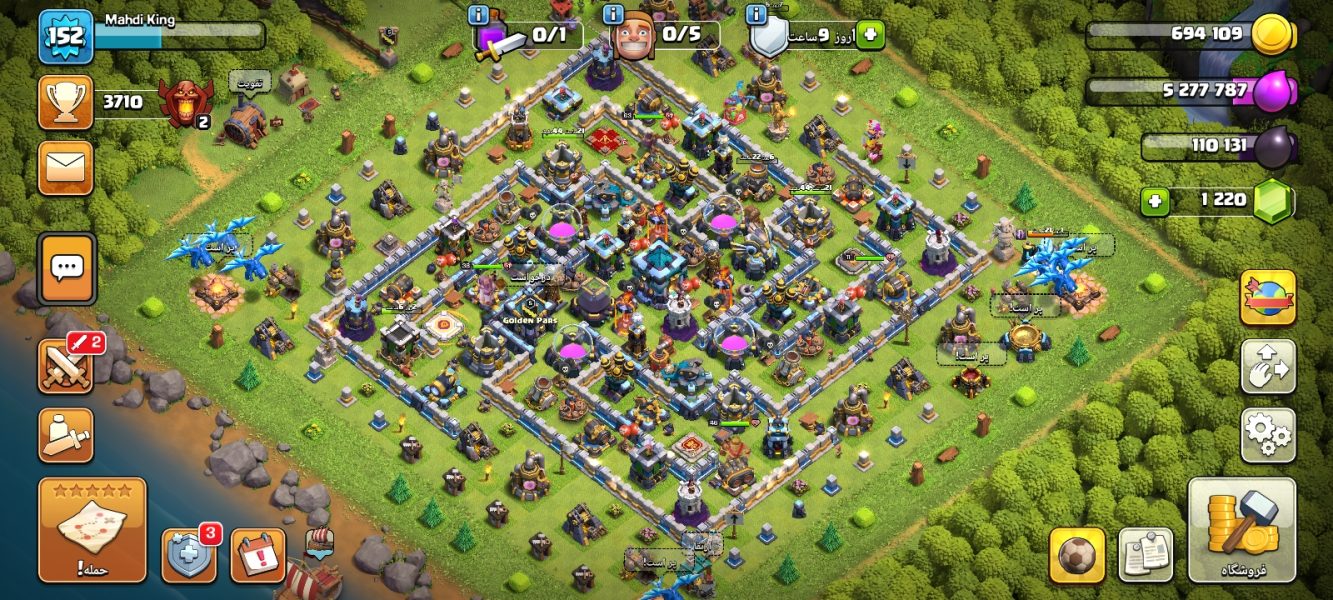The height and width of the screenshot is (600, 1333).
Task: Open the soccer ball event button
Action: pyautogui.click(x=1077, y=555)
